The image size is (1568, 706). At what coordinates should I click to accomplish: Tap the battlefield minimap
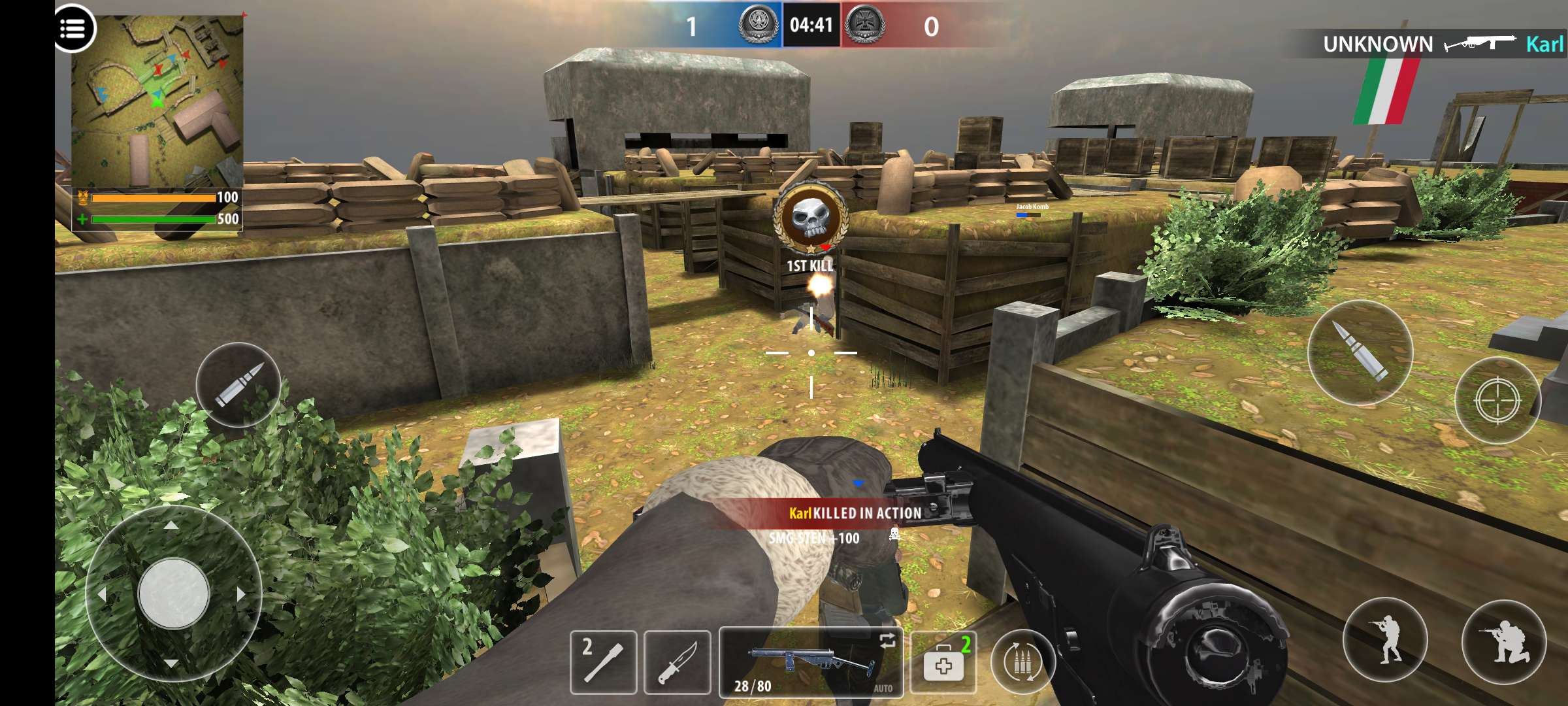point(157,101)
